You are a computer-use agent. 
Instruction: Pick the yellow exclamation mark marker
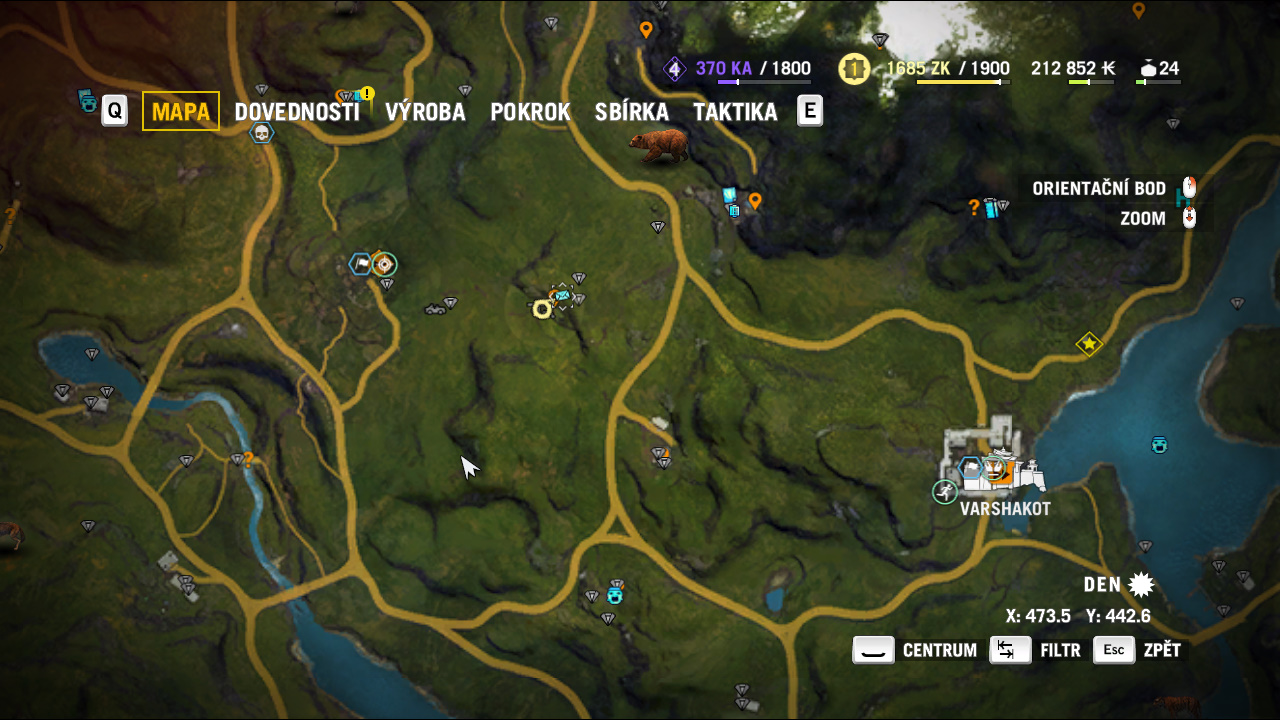(x=367, y=94)
